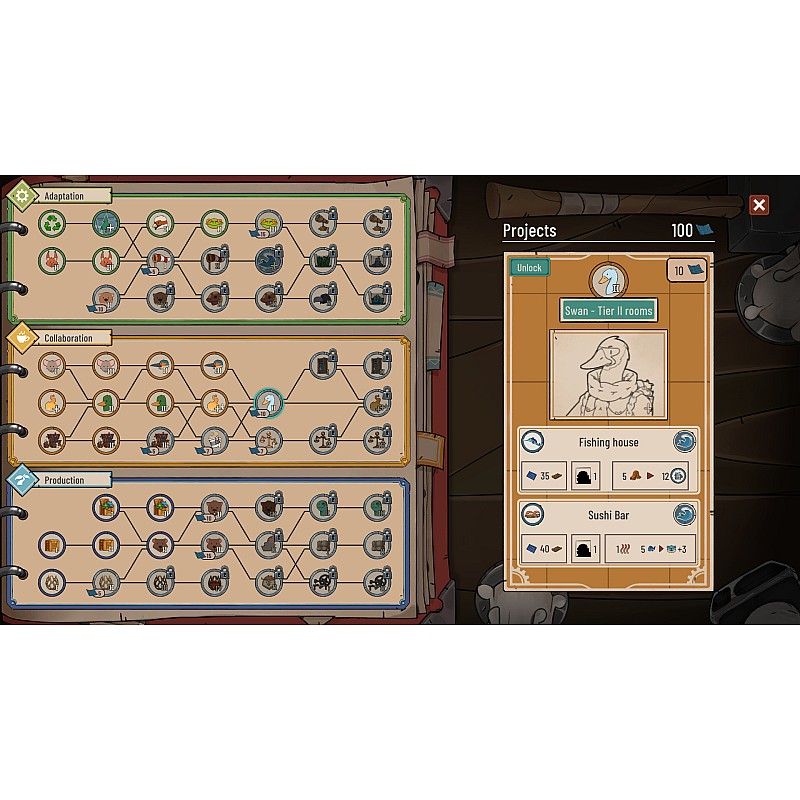Screen dimensions: 800x800
Task: Select the first wooden crate project node
Action: 52,545
